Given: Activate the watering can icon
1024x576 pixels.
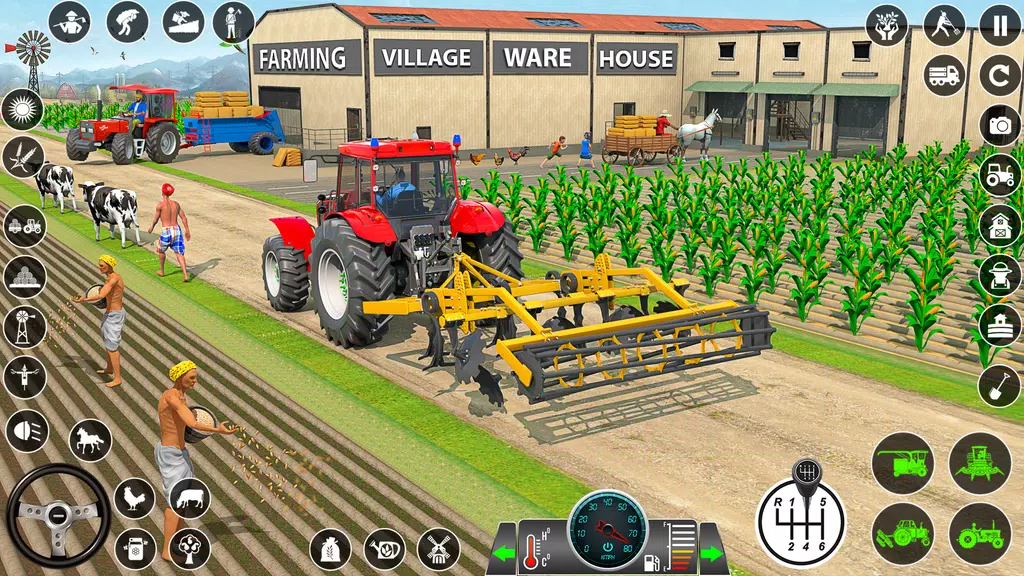Looking at the screenshot, I should click(384, 549).
